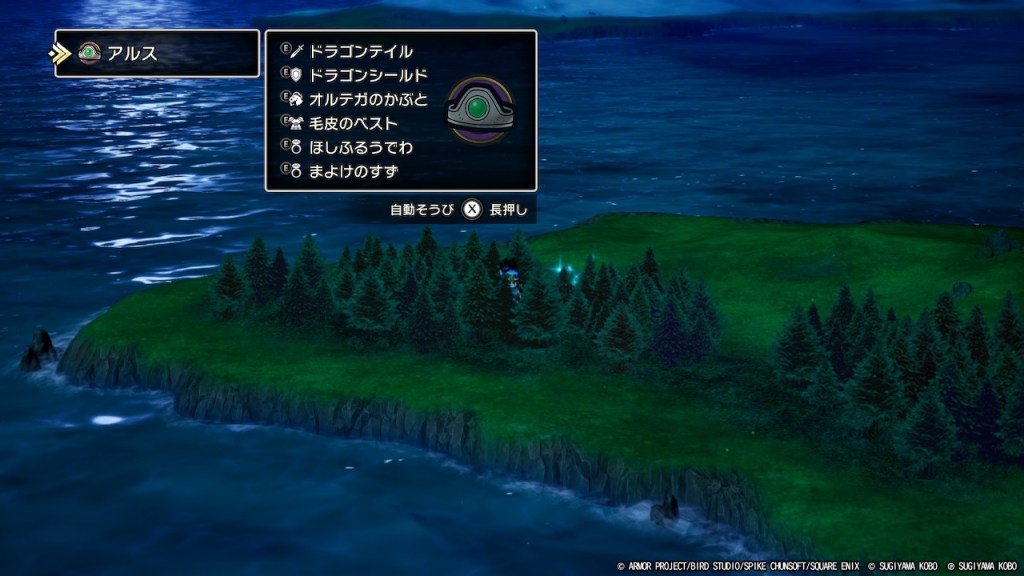Click the large helmet preview icon
The height and width of the screenshot is (576, 1024).
pyautogui.click(x=479, y=111)
